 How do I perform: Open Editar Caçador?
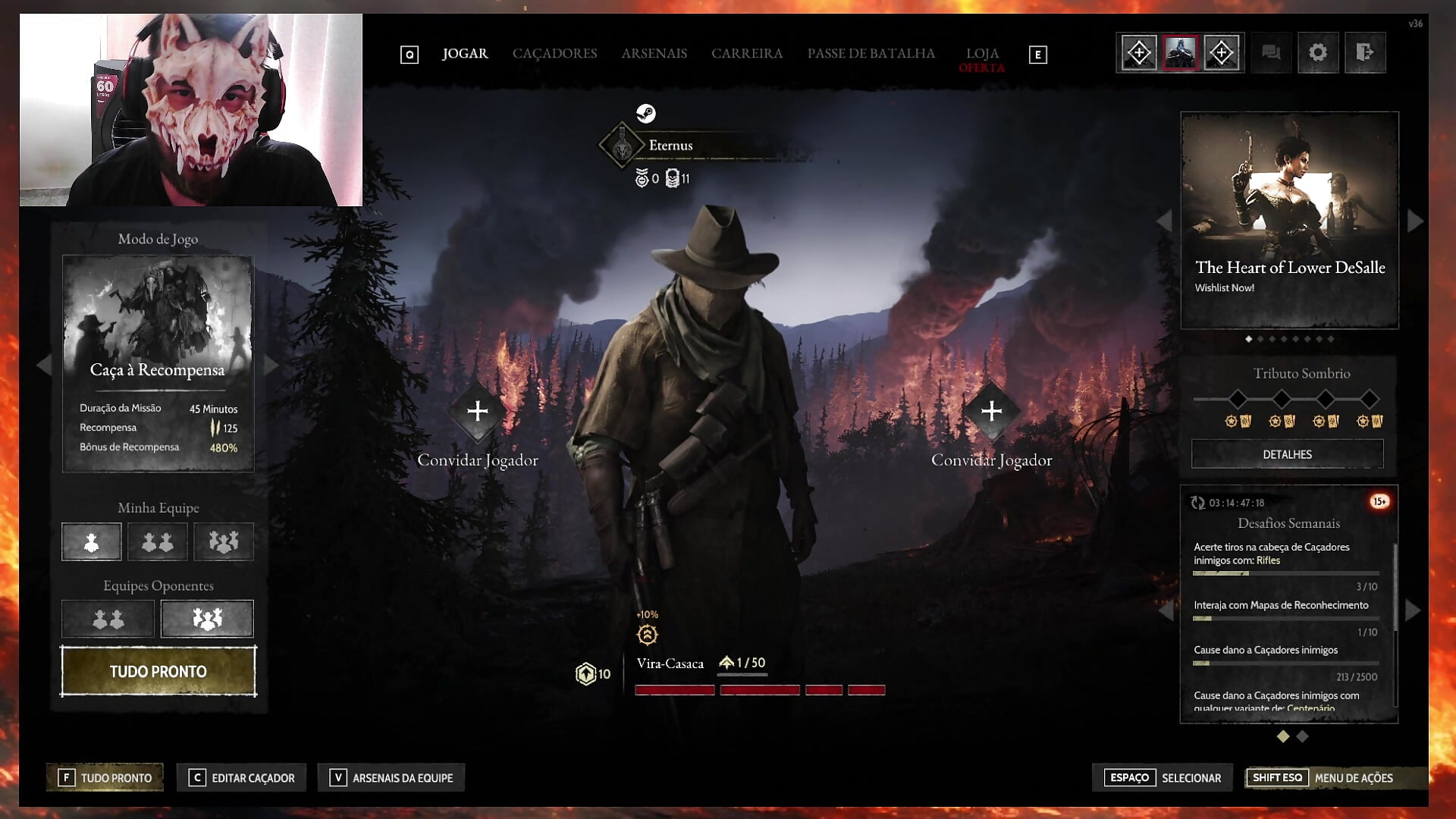tap(242, 778)
